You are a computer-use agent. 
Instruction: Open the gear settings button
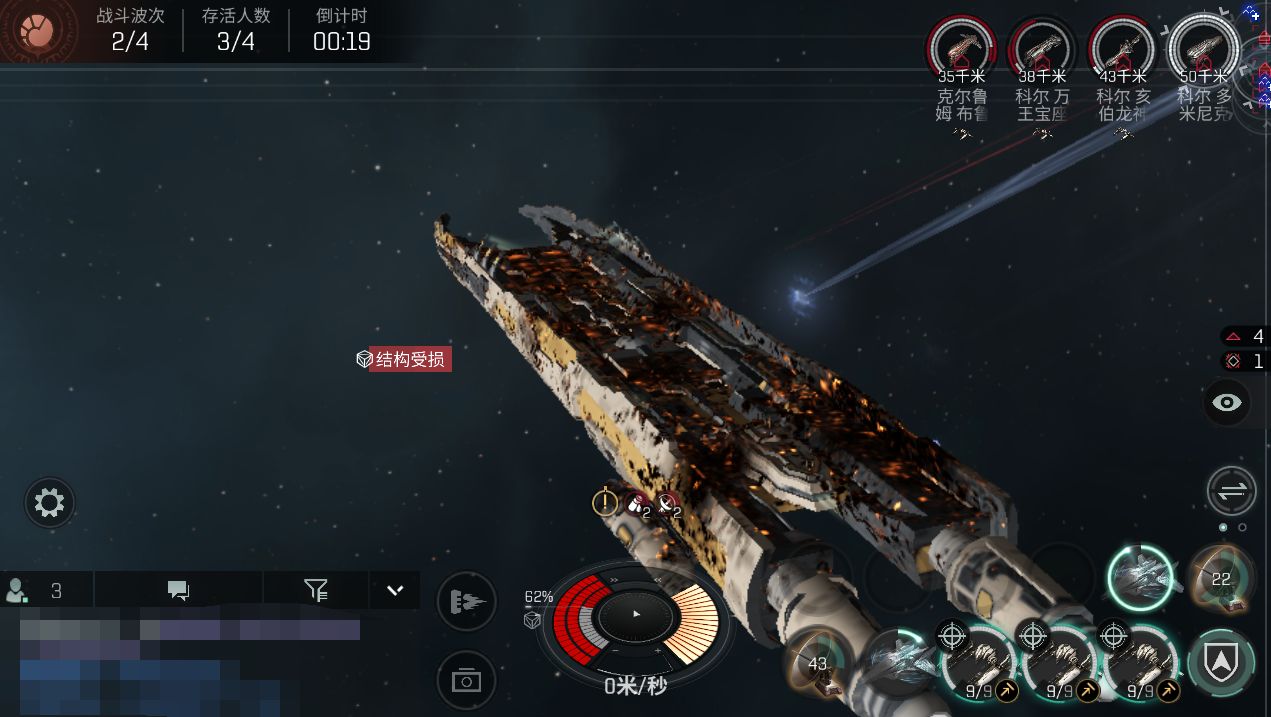click(x=49, y=502)
